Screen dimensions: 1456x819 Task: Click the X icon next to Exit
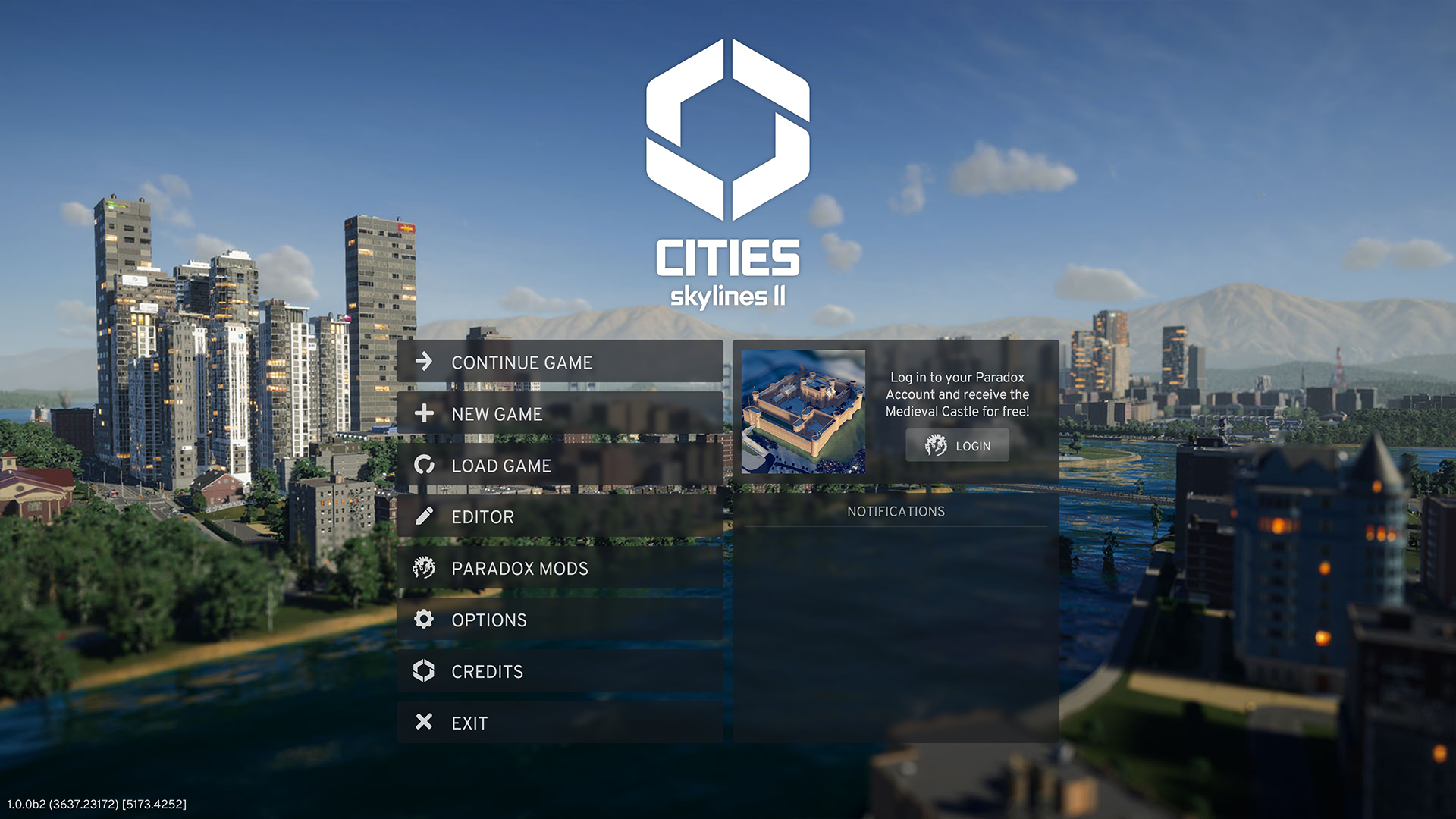425,723
